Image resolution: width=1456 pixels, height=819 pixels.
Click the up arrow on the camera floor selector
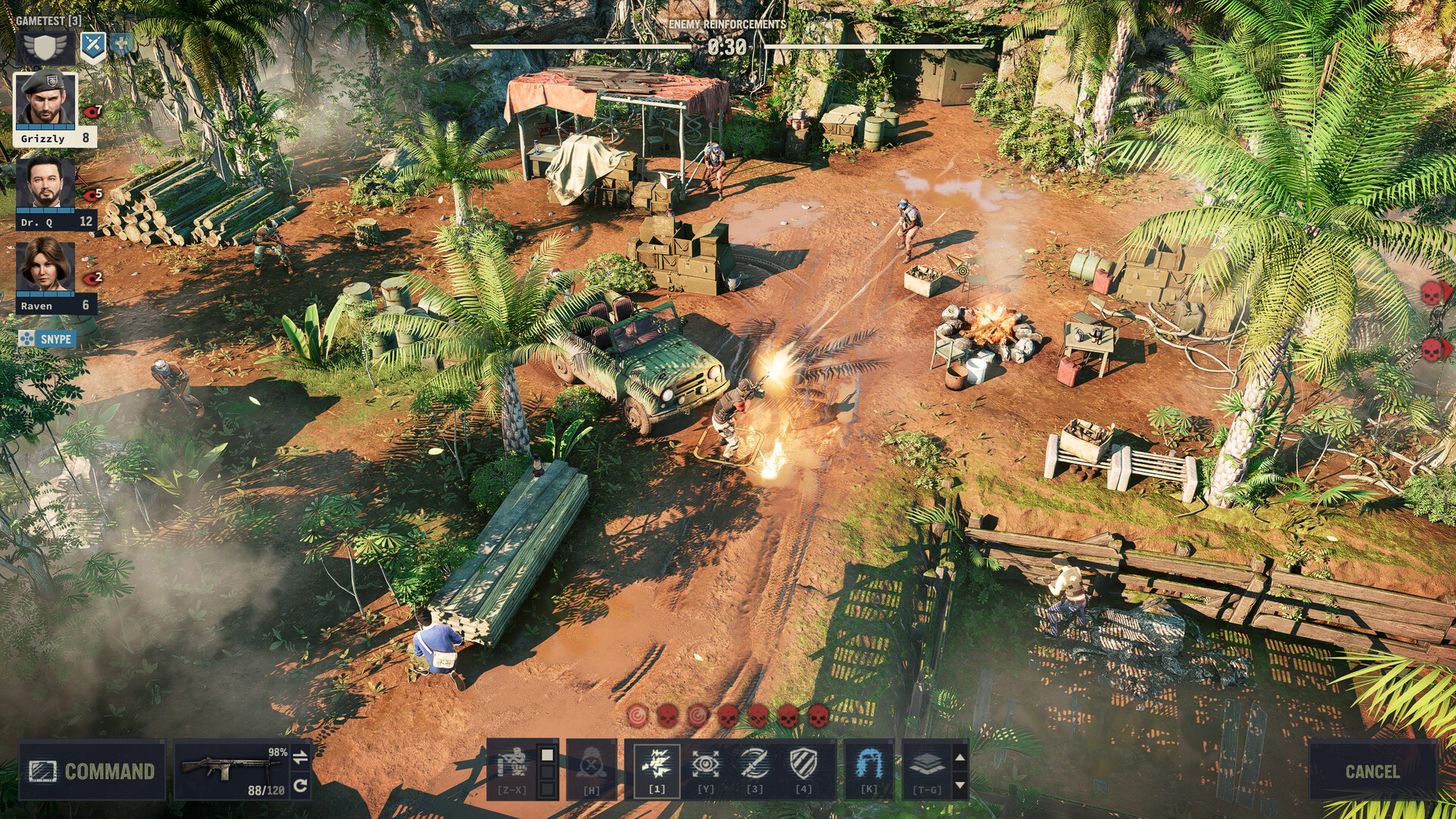(x=959, y=755)
